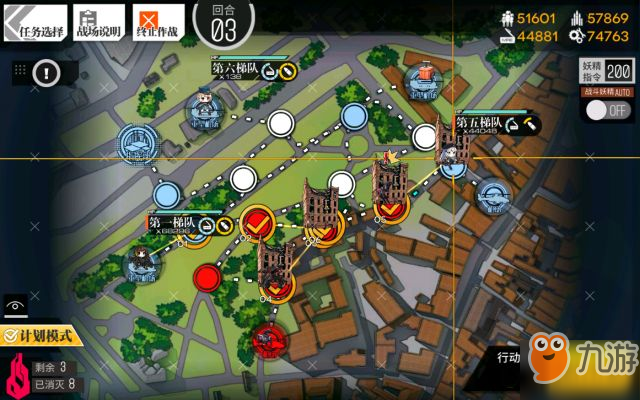640x400 pixels.
Task: Select the 第六梯队 echelon label
Action: 236,68
